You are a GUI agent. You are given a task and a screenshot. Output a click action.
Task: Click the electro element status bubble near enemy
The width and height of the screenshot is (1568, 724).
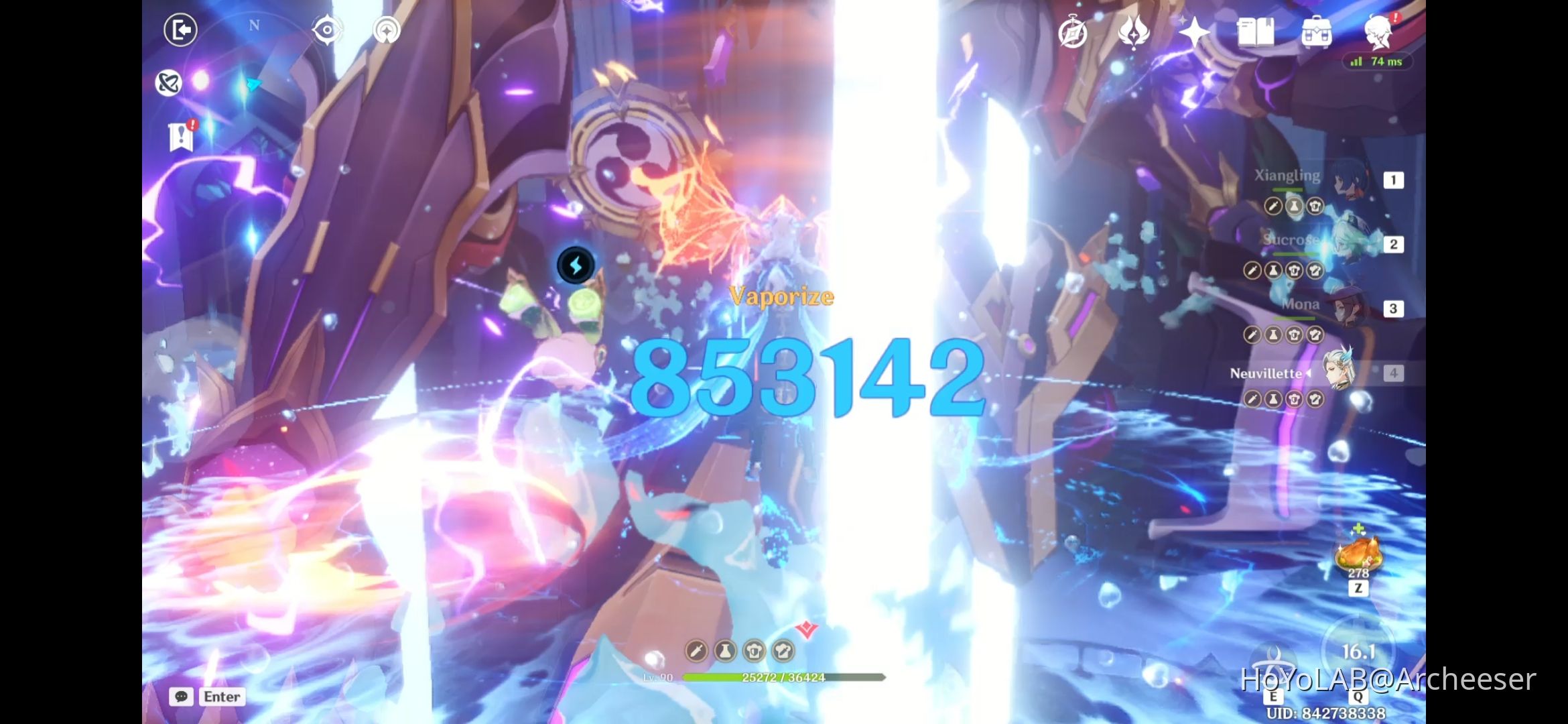click(x=575, y=264)
